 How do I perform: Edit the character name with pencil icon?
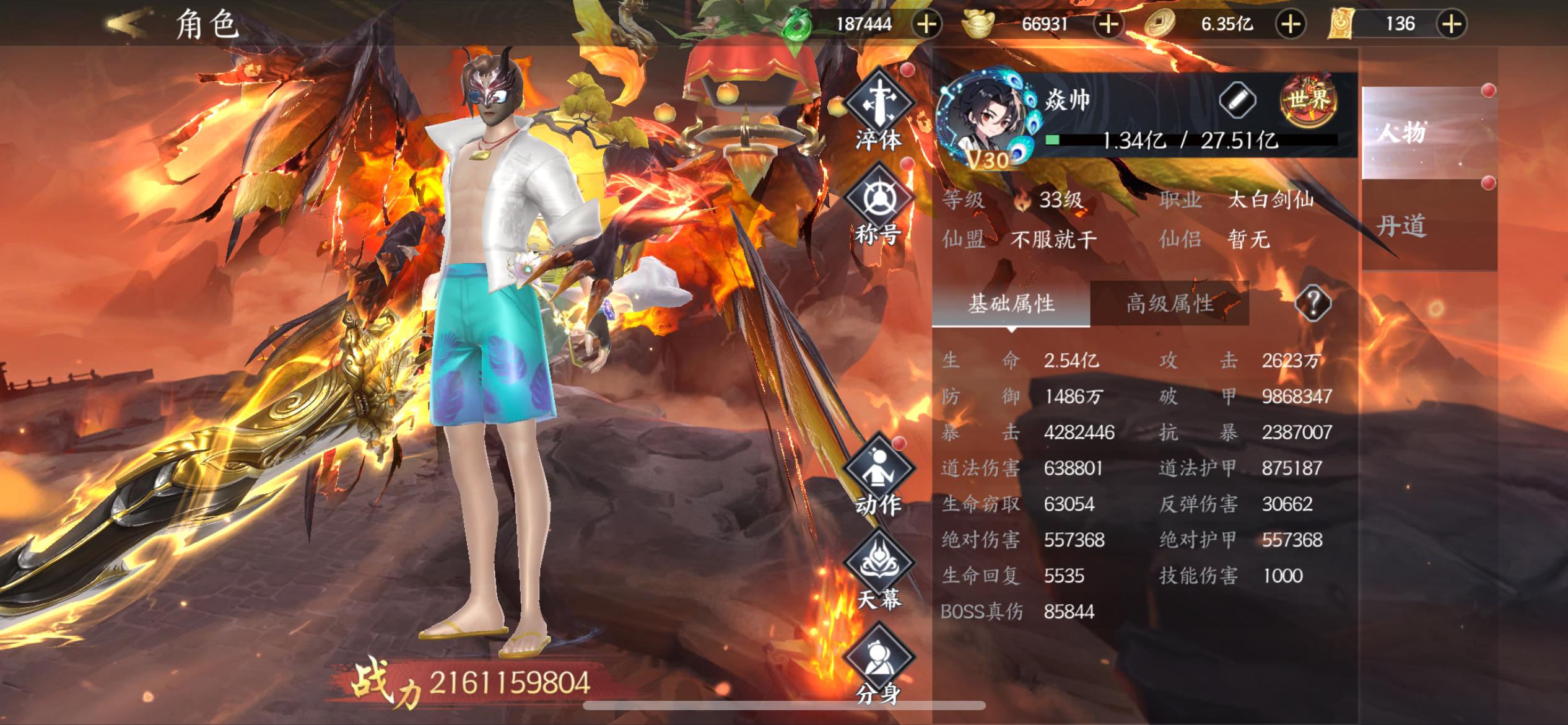1237,100
